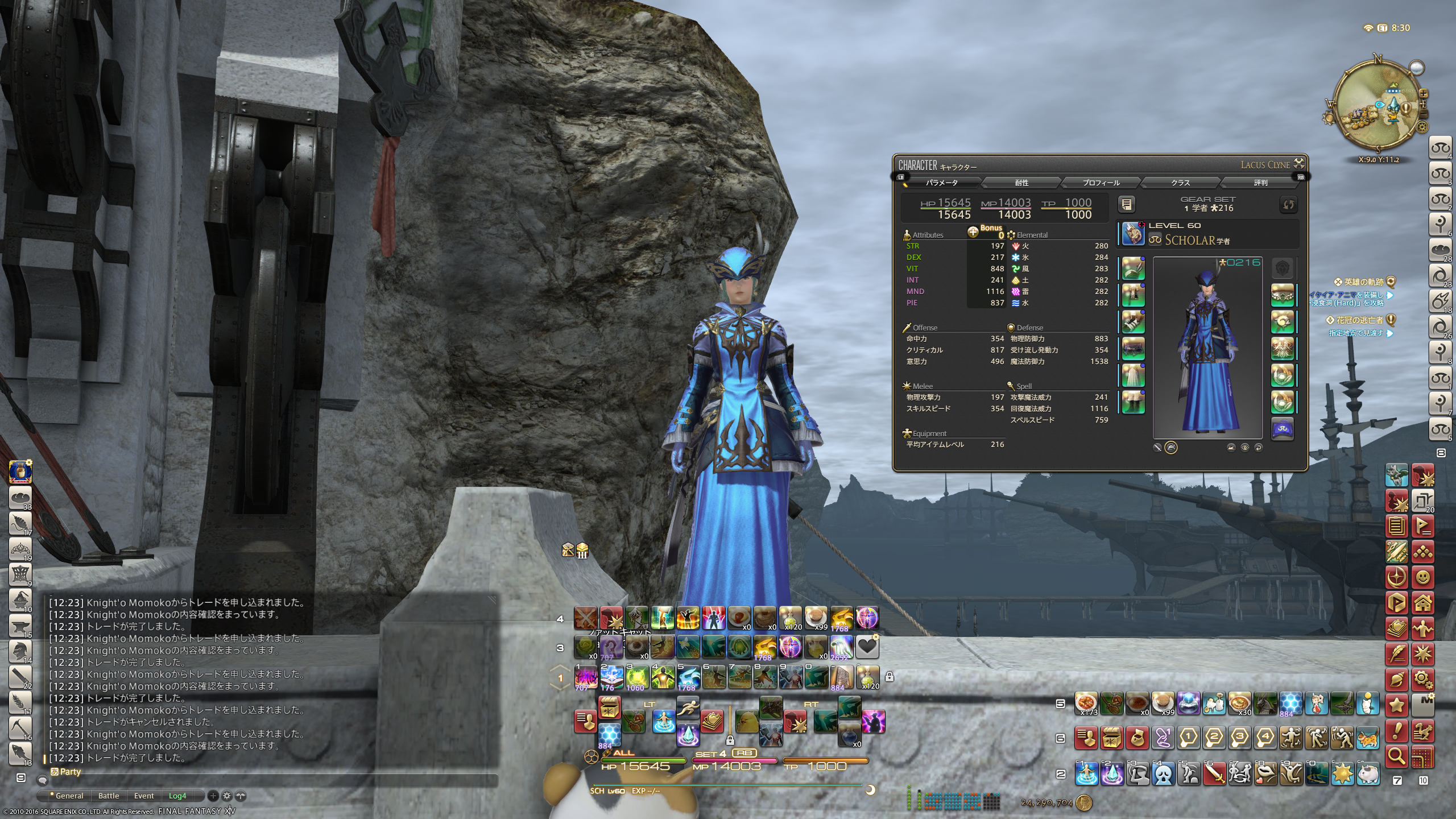Click the smiley face emote menu icon
Viewport: 1456px width, 819px height.
(x=1422, y=577)
